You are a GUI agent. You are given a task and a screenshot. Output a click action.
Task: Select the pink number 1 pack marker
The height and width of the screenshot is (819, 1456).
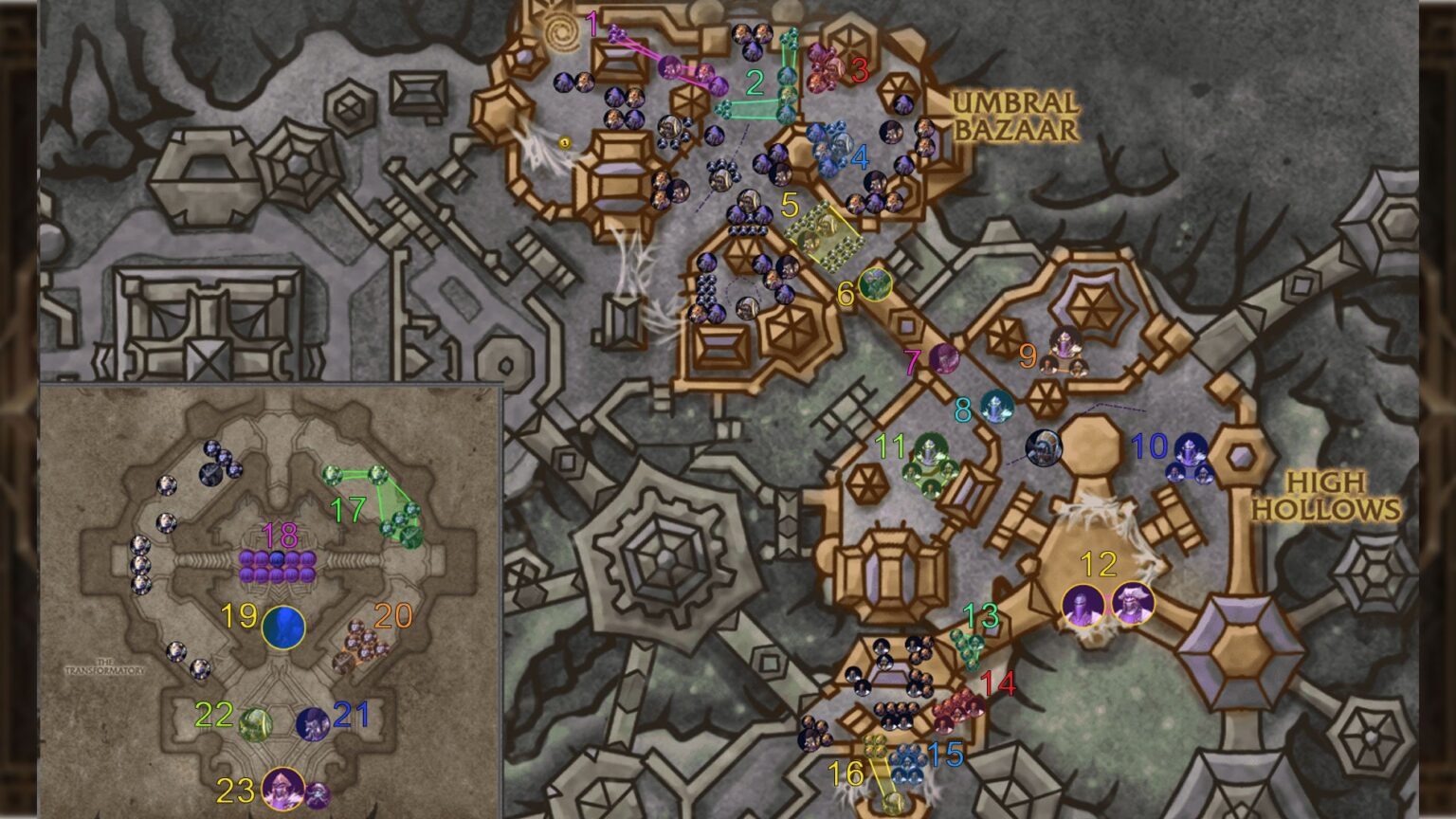[x=592, y=27]
